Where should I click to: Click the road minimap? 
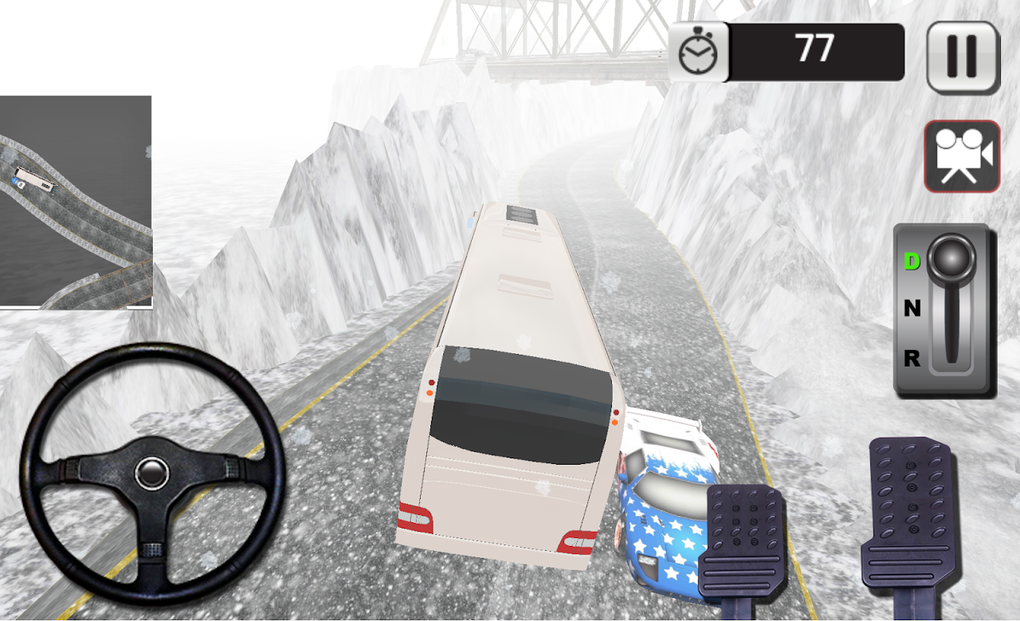75,201
